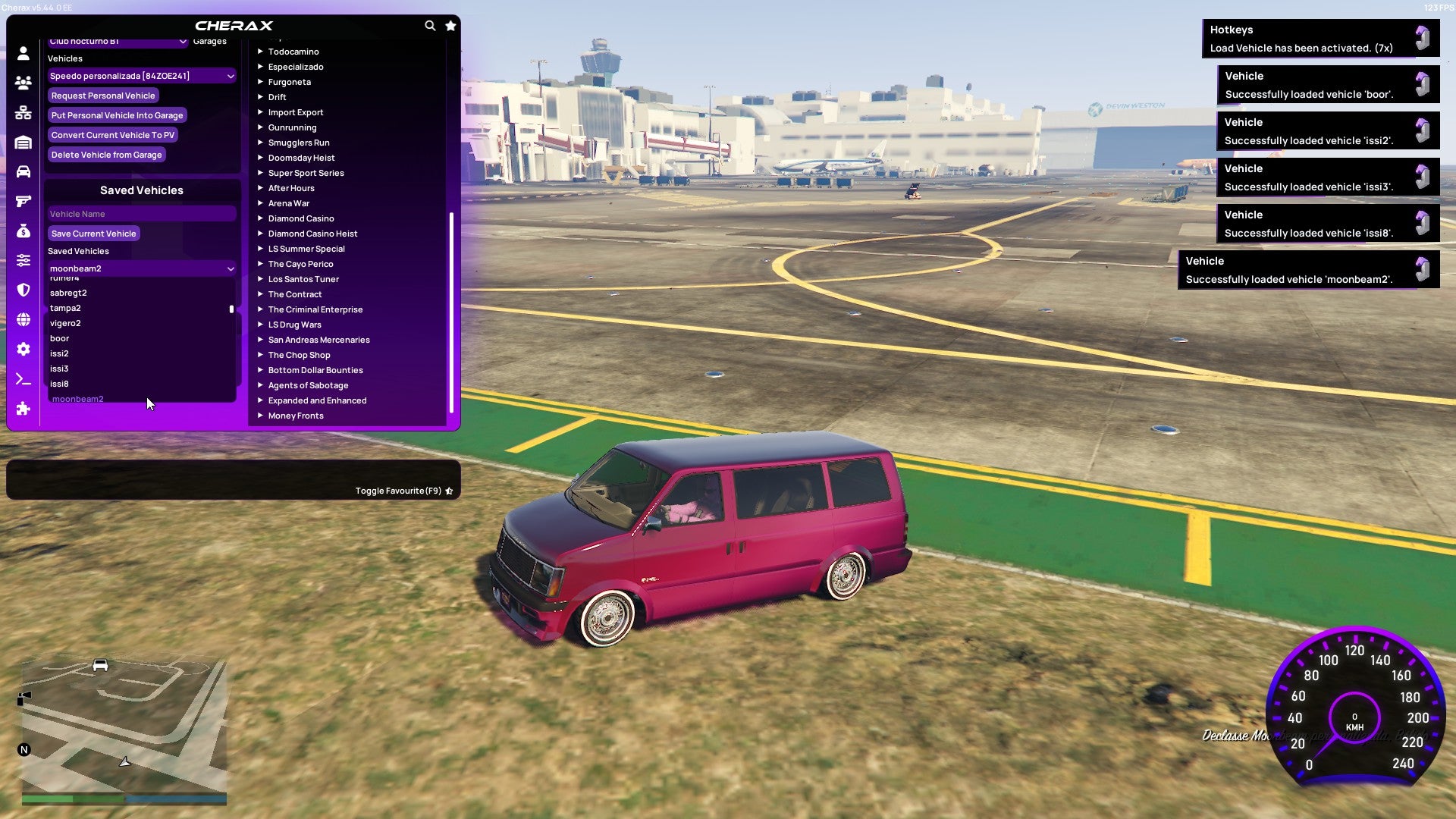Expand the Los Santos Tuner category
This screenshot has width=1456, height=819.
(x=303, y=278)
